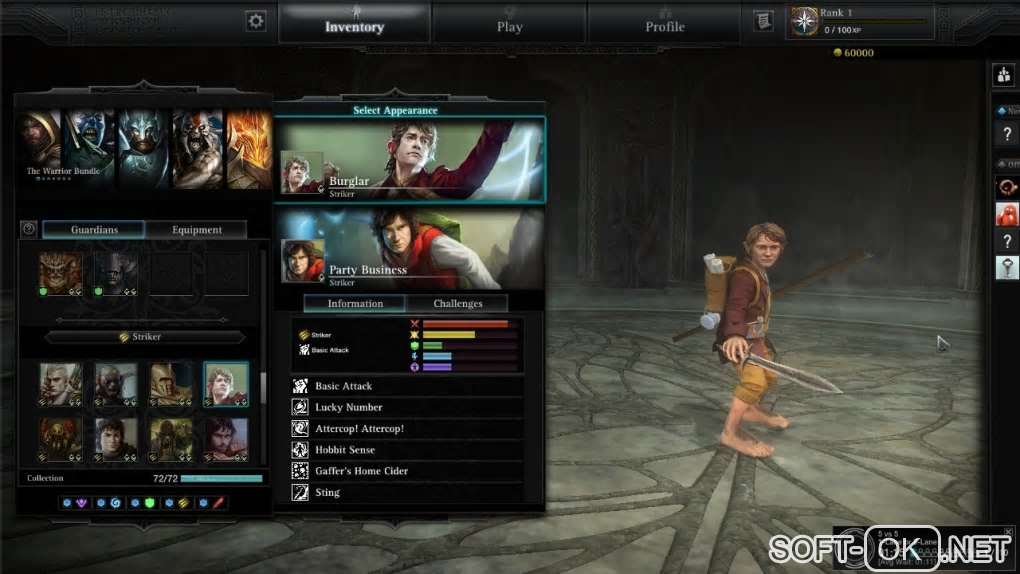Screen dimensions: 1020x574
Task: Open the scroll icon beside Rank
Action: coord(763,21)
